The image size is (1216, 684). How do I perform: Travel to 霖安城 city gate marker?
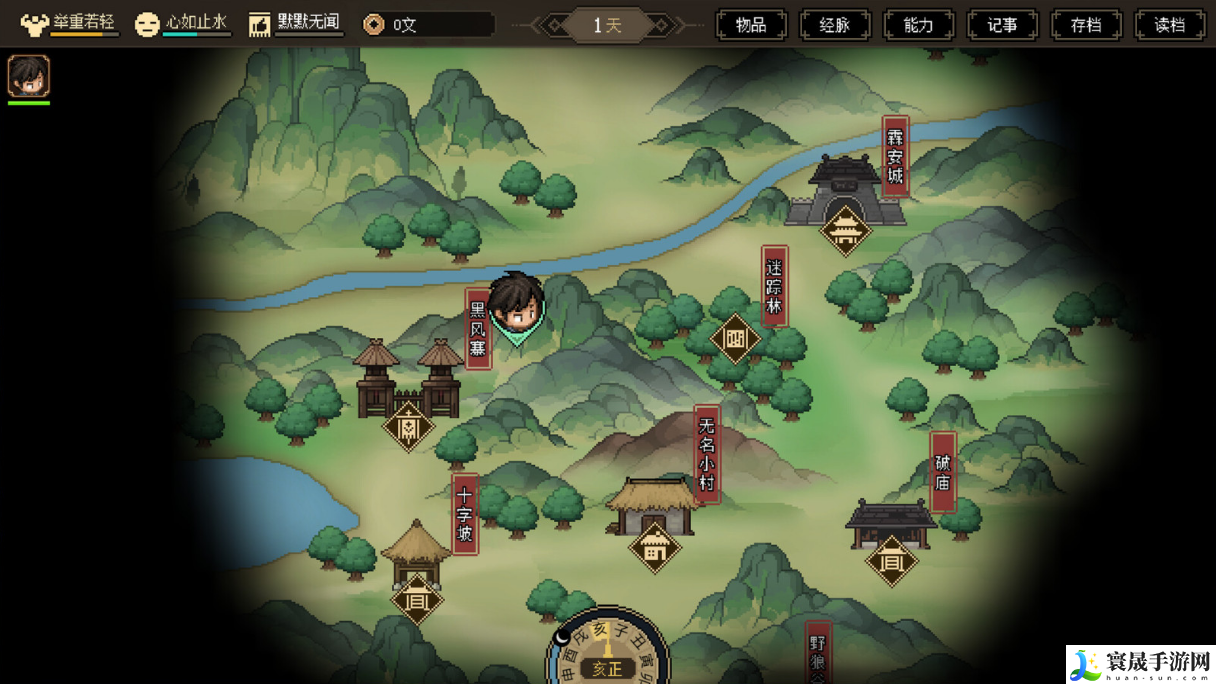846,229
